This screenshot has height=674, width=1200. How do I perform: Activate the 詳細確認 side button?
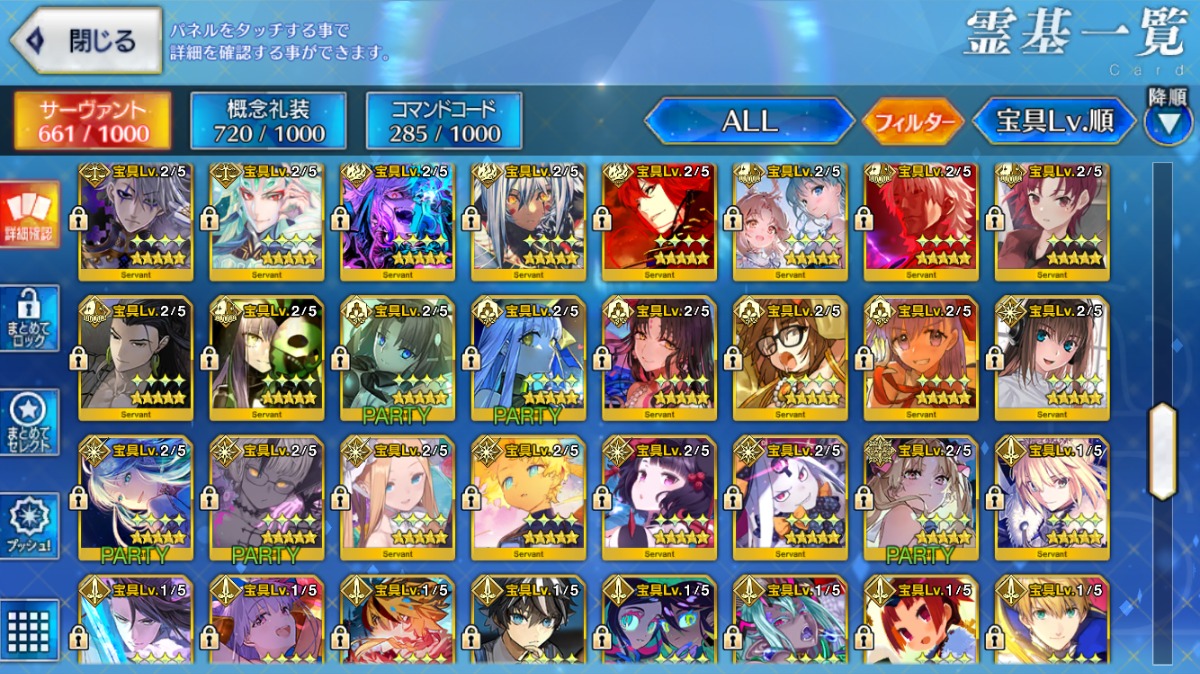(30, 215)
